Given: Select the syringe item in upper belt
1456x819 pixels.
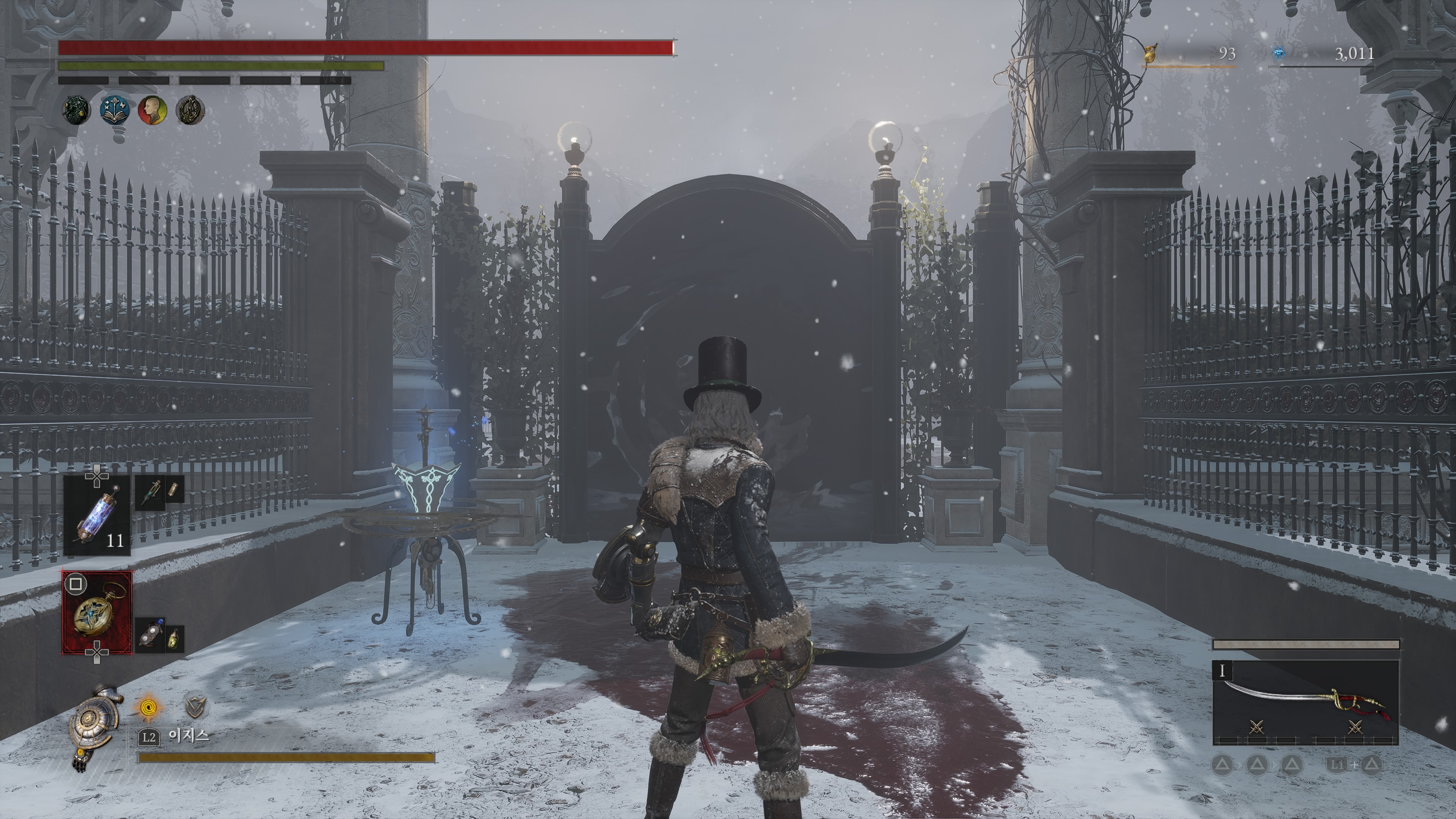Looking at the screenshot, I should tap(151, 491).
